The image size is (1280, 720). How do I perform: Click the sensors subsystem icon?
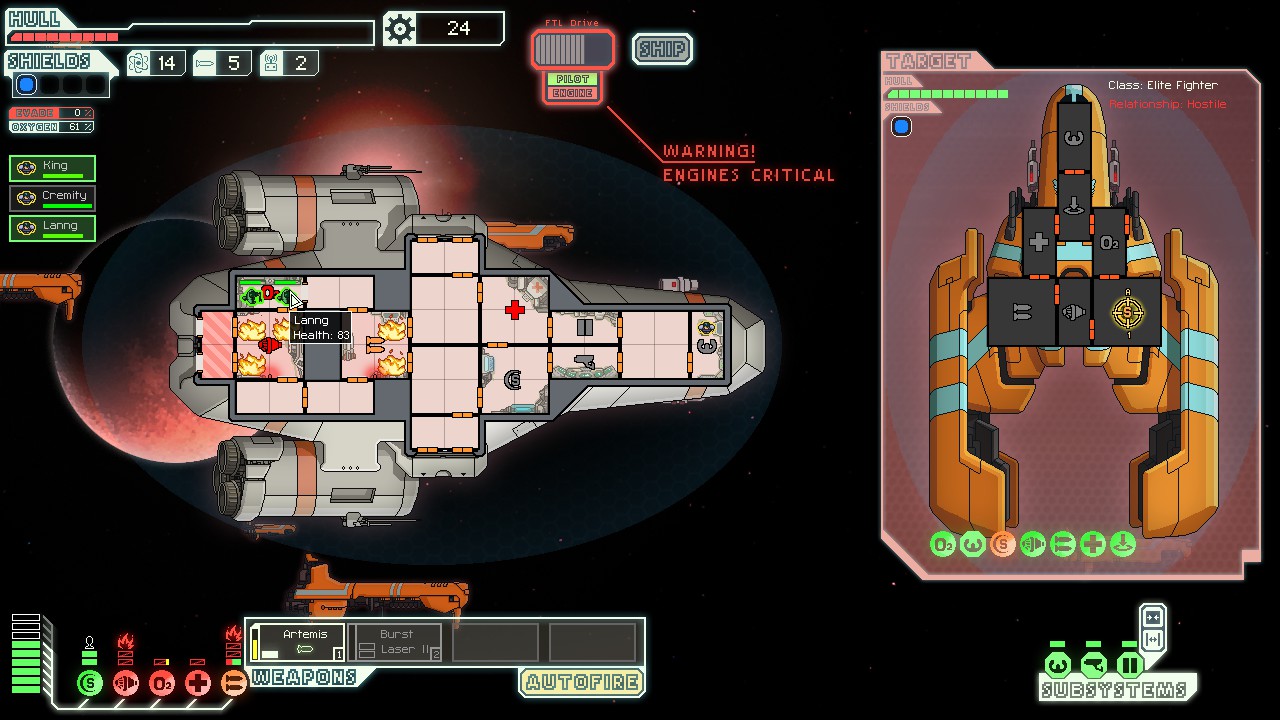click(x=1093, y=665)
